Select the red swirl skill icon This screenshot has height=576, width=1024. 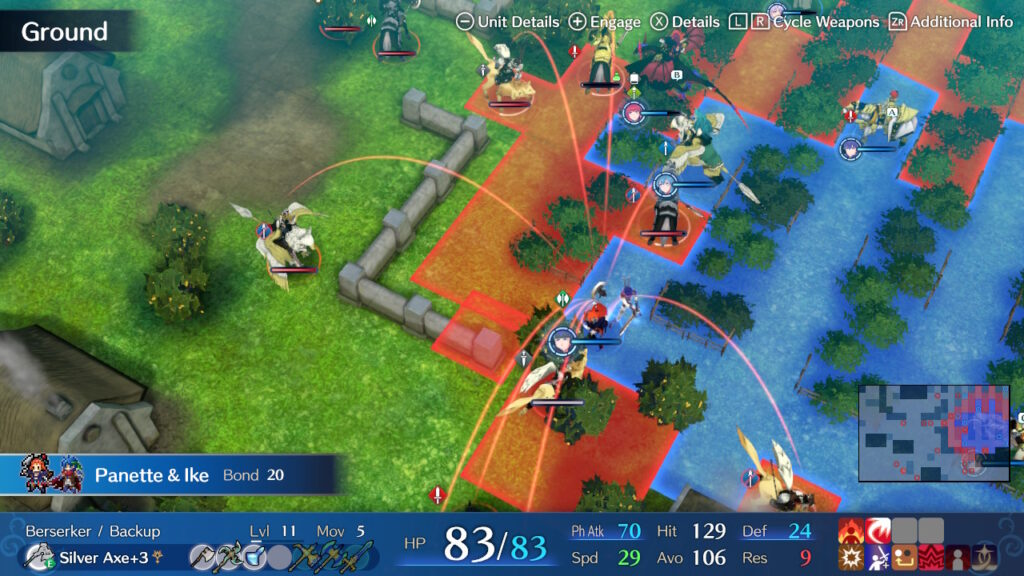click(x=878, y=530)
